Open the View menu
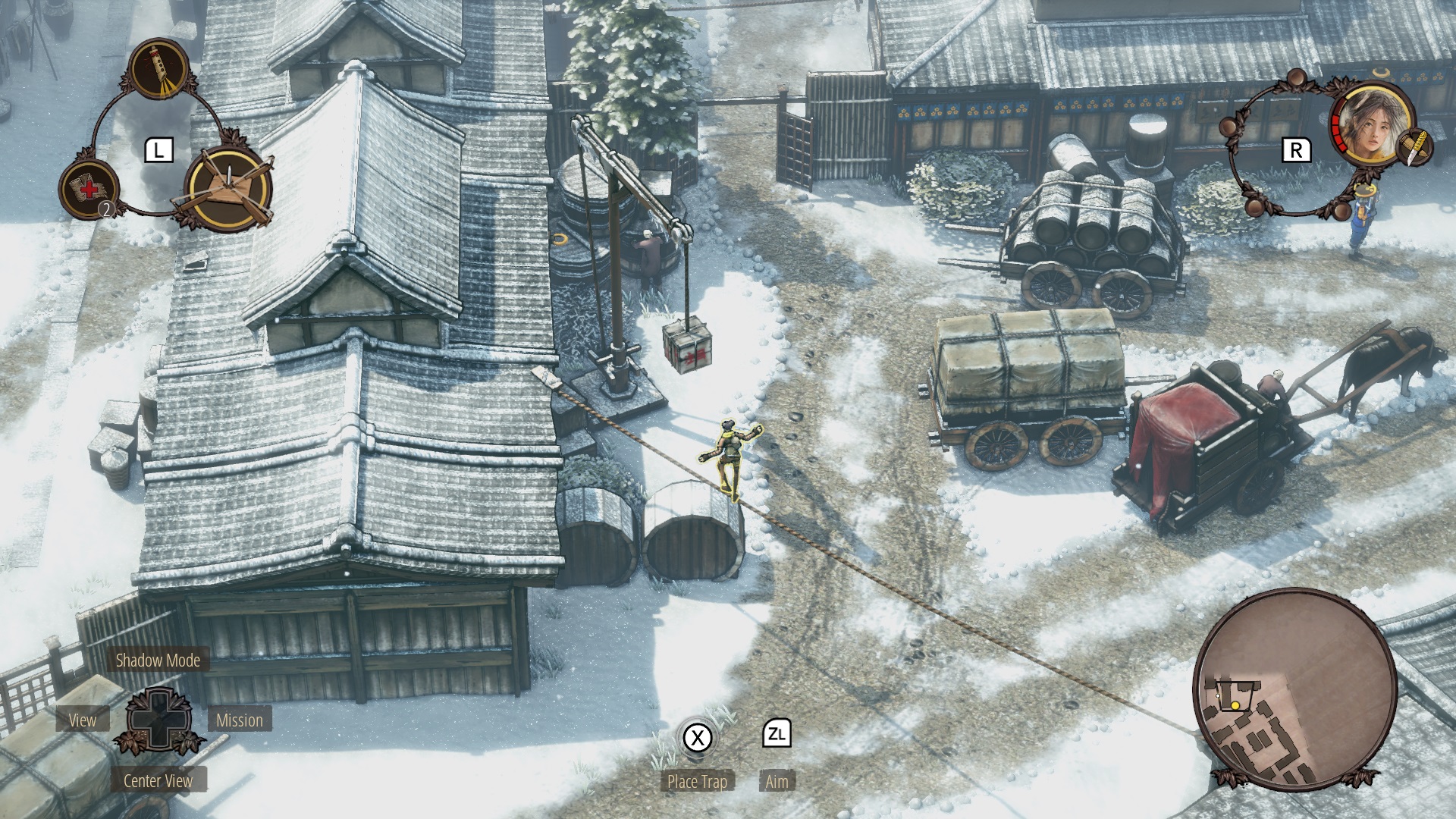The width and height of the screenshot is (1456, 819). pos(83,720)
